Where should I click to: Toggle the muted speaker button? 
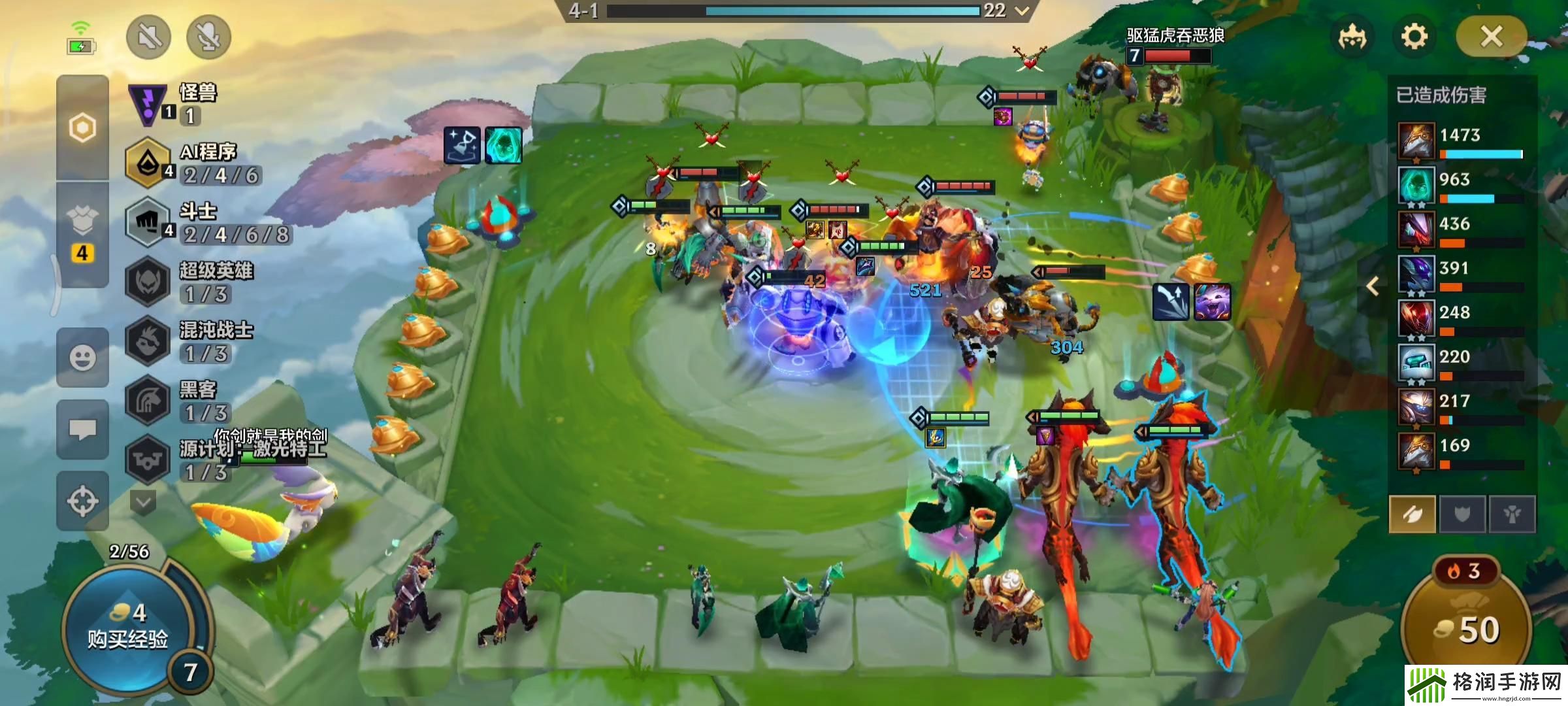pos(149,37)
